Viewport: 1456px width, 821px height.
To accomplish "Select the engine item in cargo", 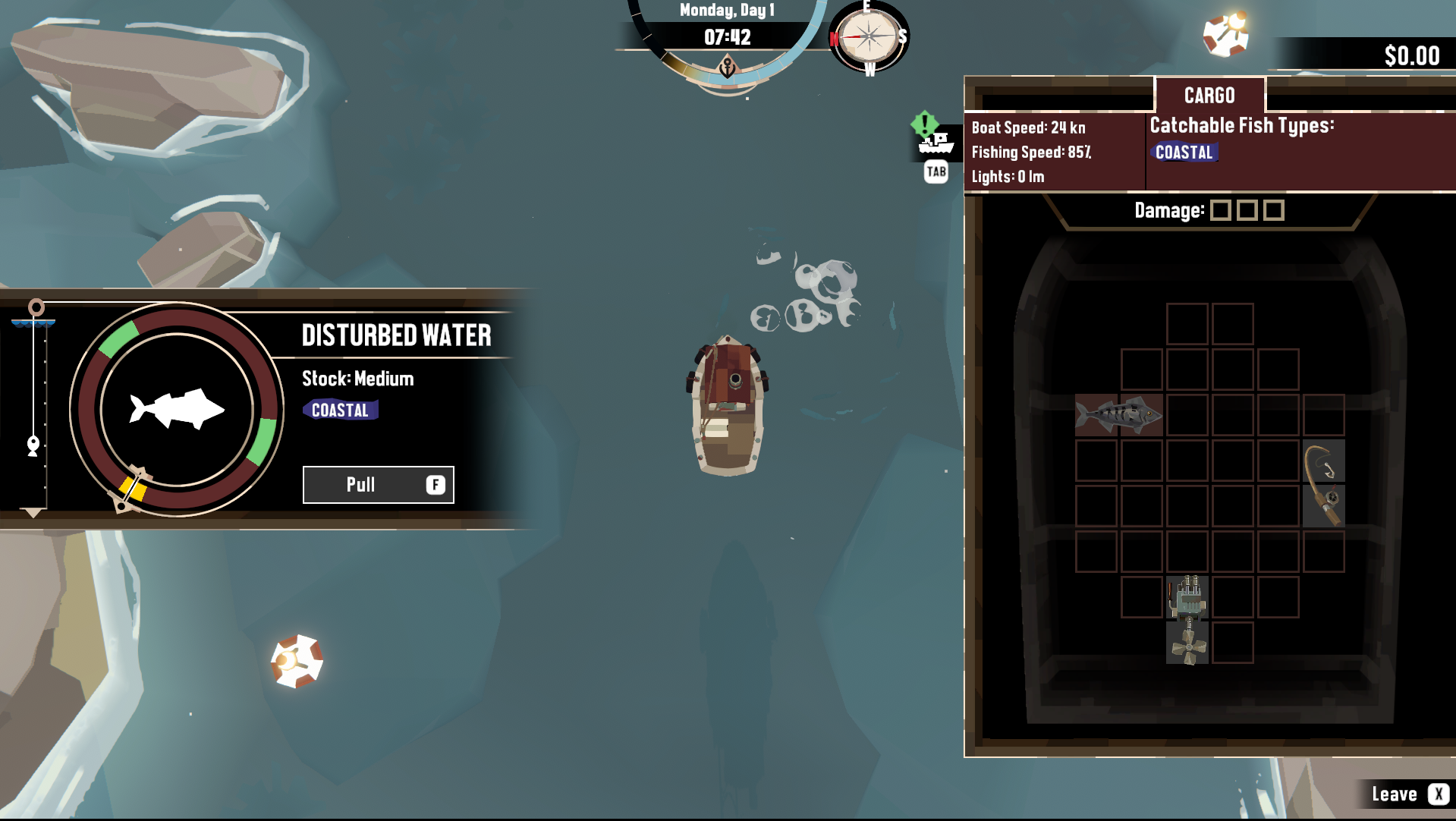I will [1187, 597].
